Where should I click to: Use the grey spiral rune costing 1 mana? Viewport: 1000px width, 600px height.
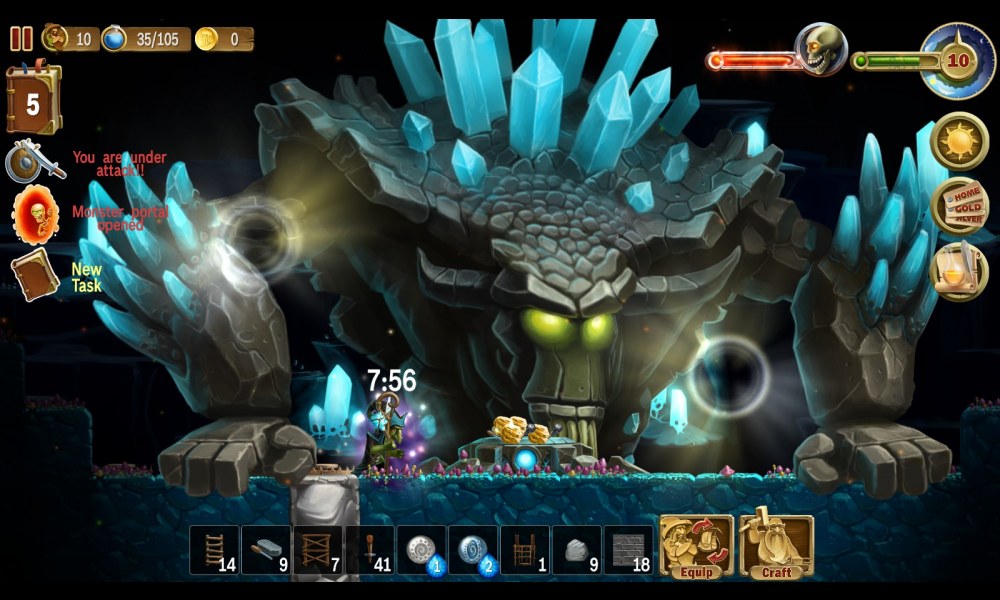pyautogui.click(x=421, y=550)
